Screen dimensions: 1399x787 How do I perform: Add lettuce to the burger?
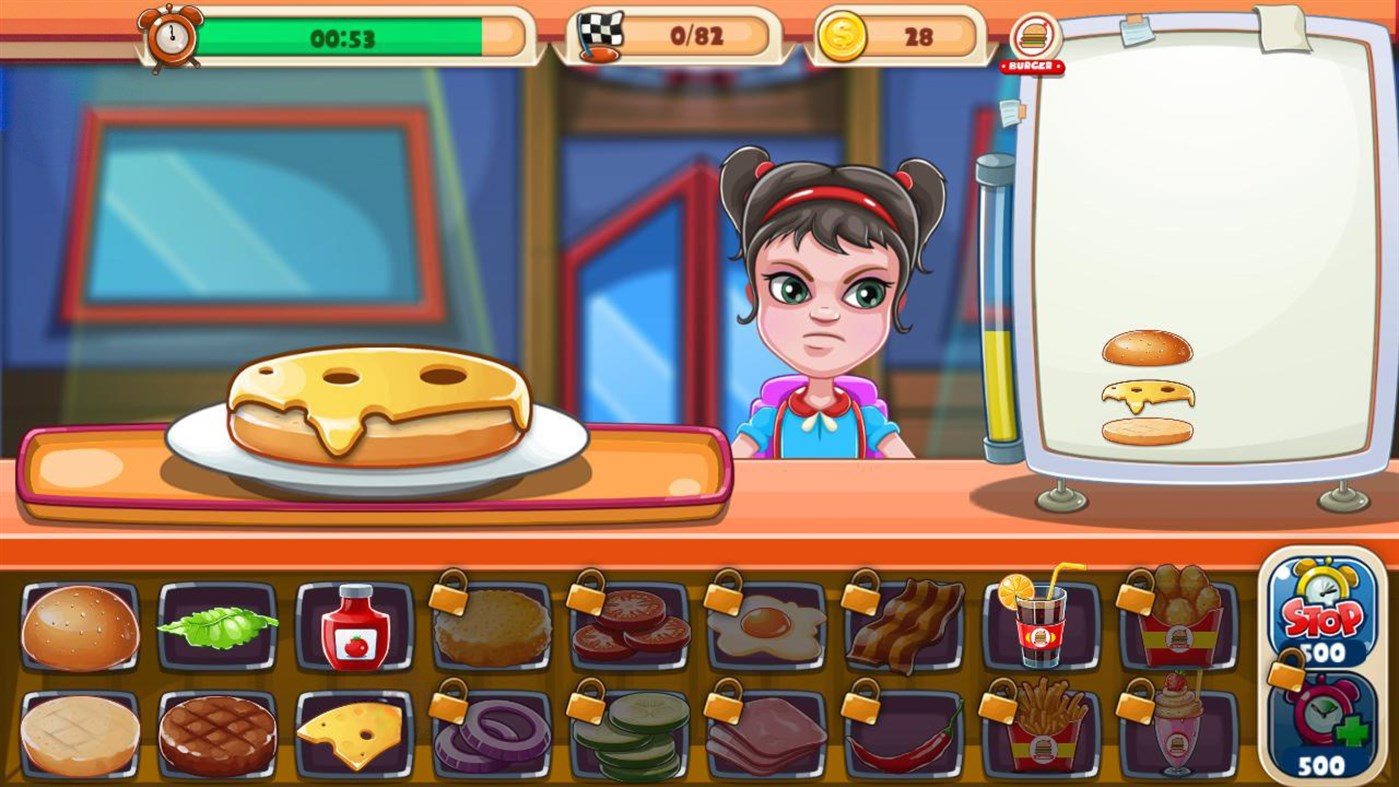(218, 628)
